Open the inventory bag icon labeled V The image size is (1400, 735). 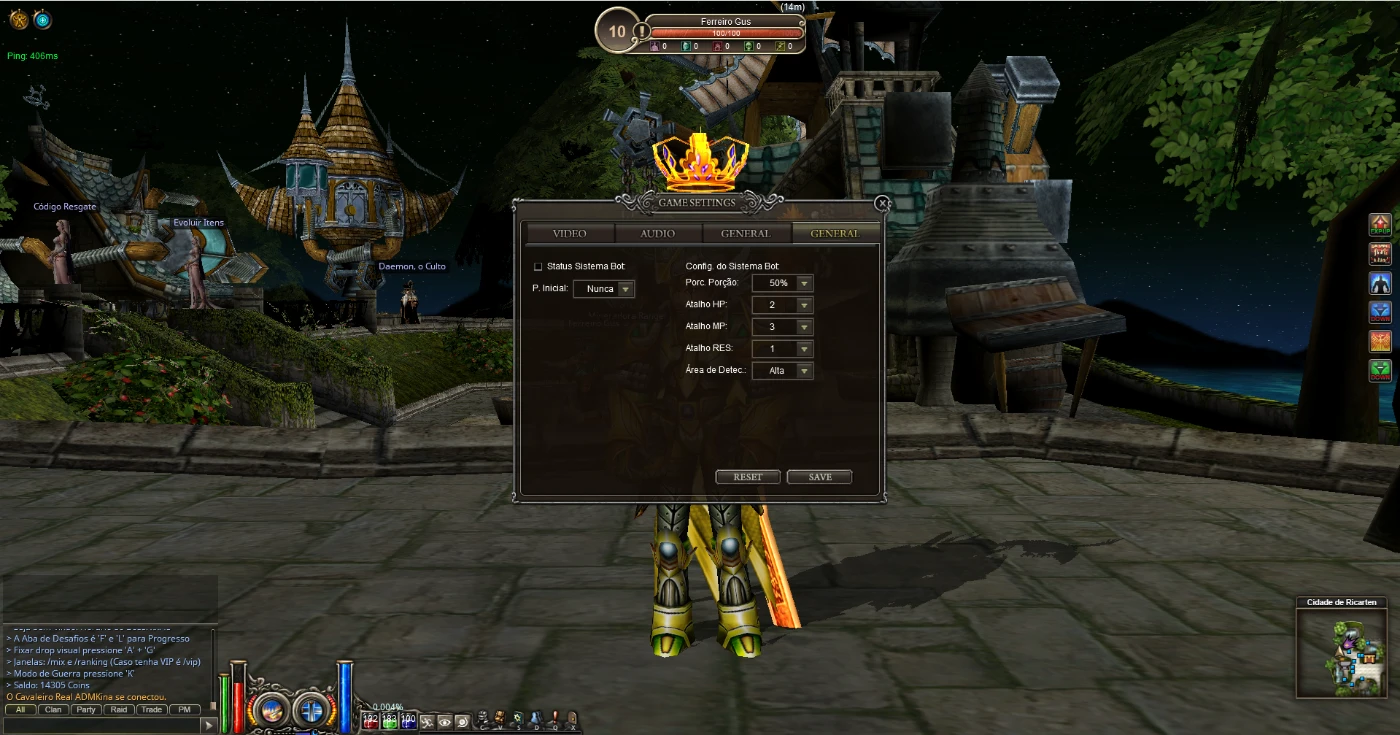point(500,719)
